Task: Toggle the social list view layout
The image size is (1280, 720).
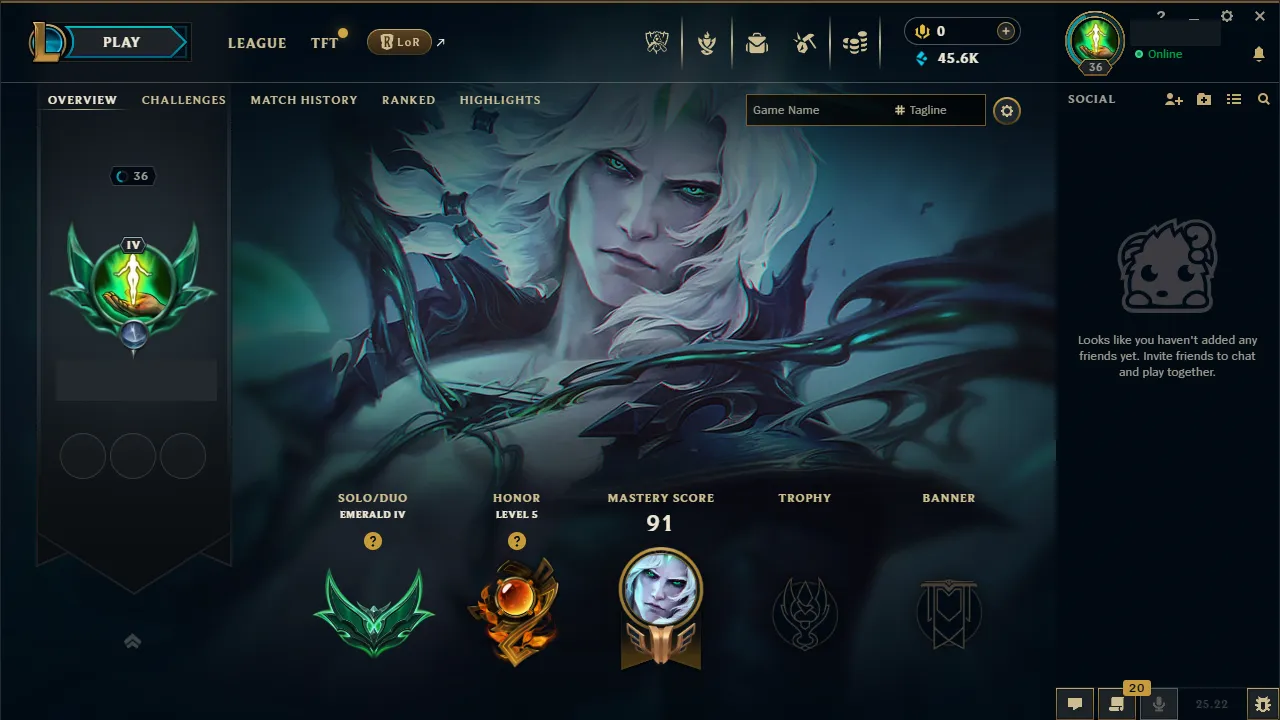Action: (x=1233, y=99)
